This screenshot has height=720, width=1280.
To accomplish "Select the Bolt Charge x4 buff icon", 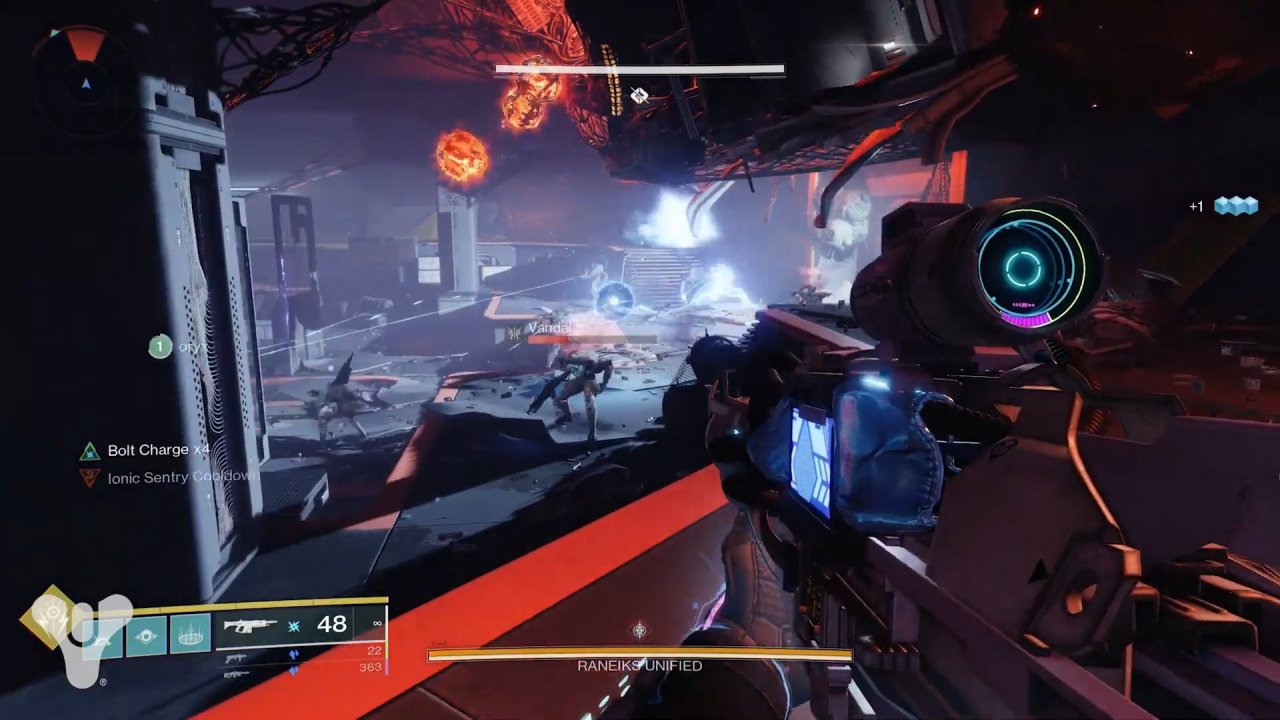I will (90, 451).
